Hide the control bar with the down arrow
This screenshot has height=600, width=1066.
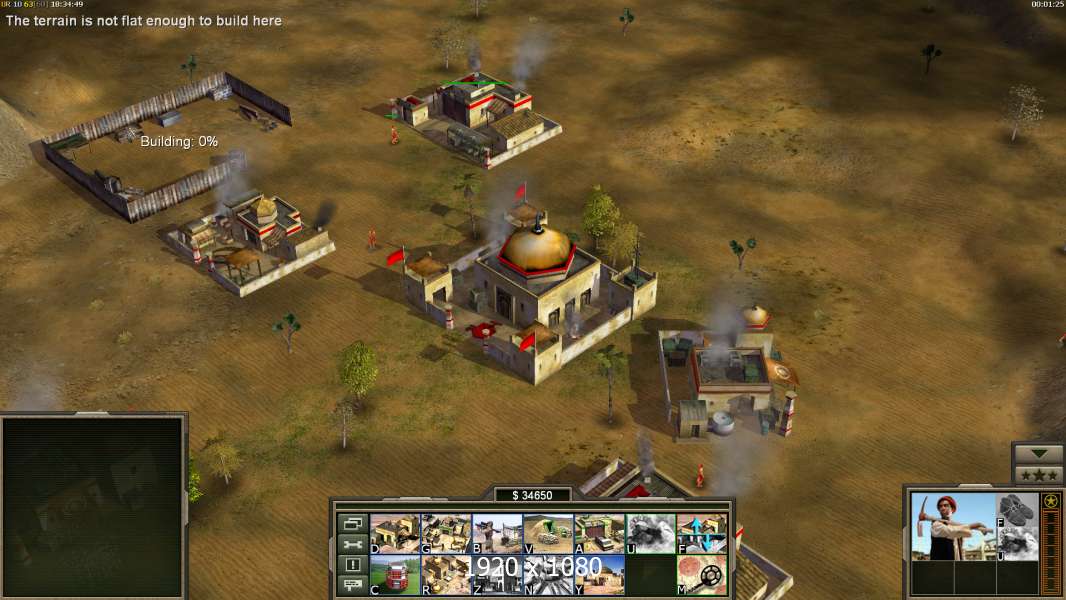point(1038,454)
